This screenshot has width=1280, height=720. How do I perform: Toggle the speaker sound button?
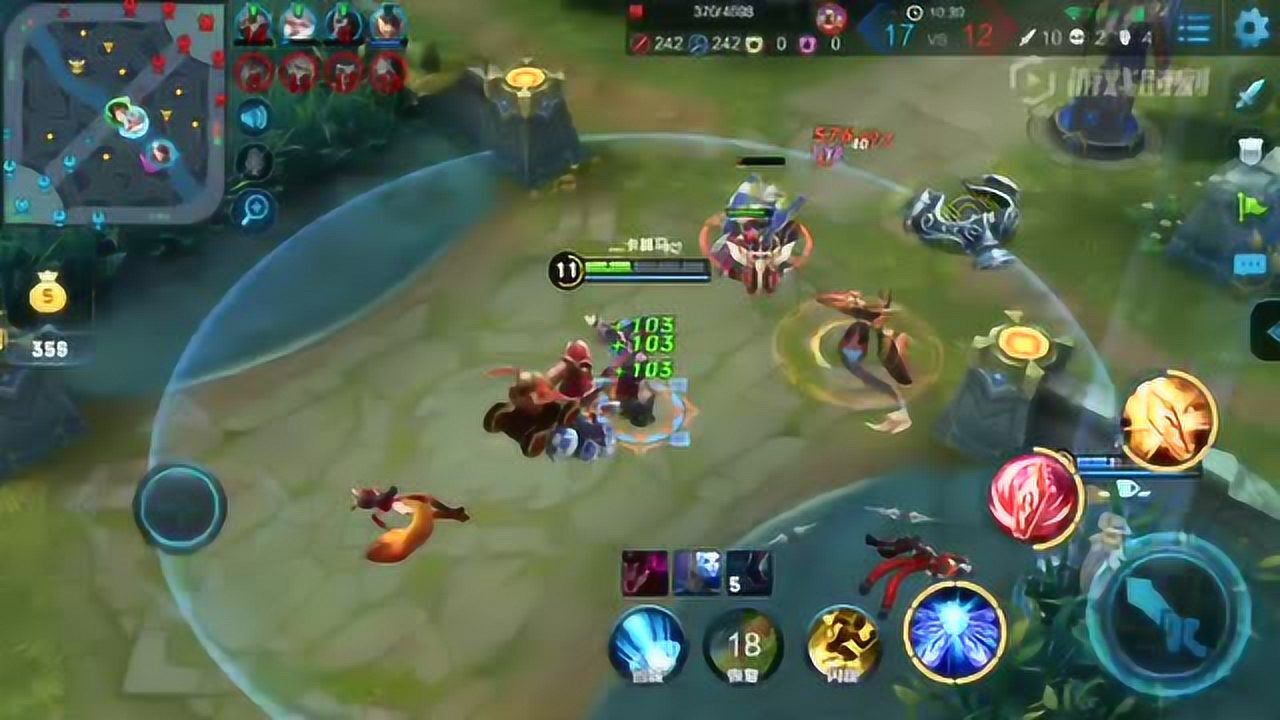254,117
